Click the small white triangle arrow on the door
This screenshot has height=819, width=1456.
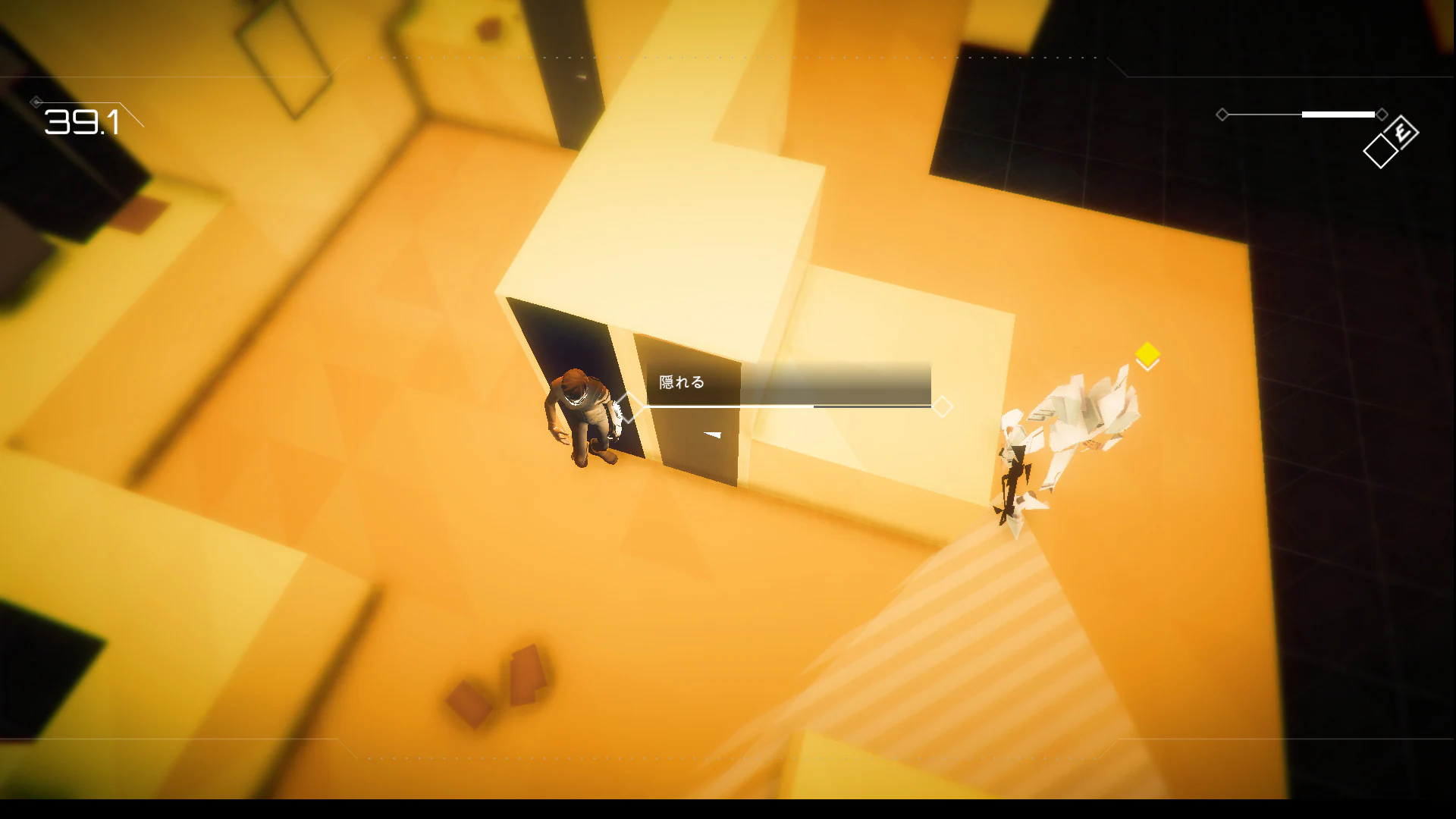point(710,435)
